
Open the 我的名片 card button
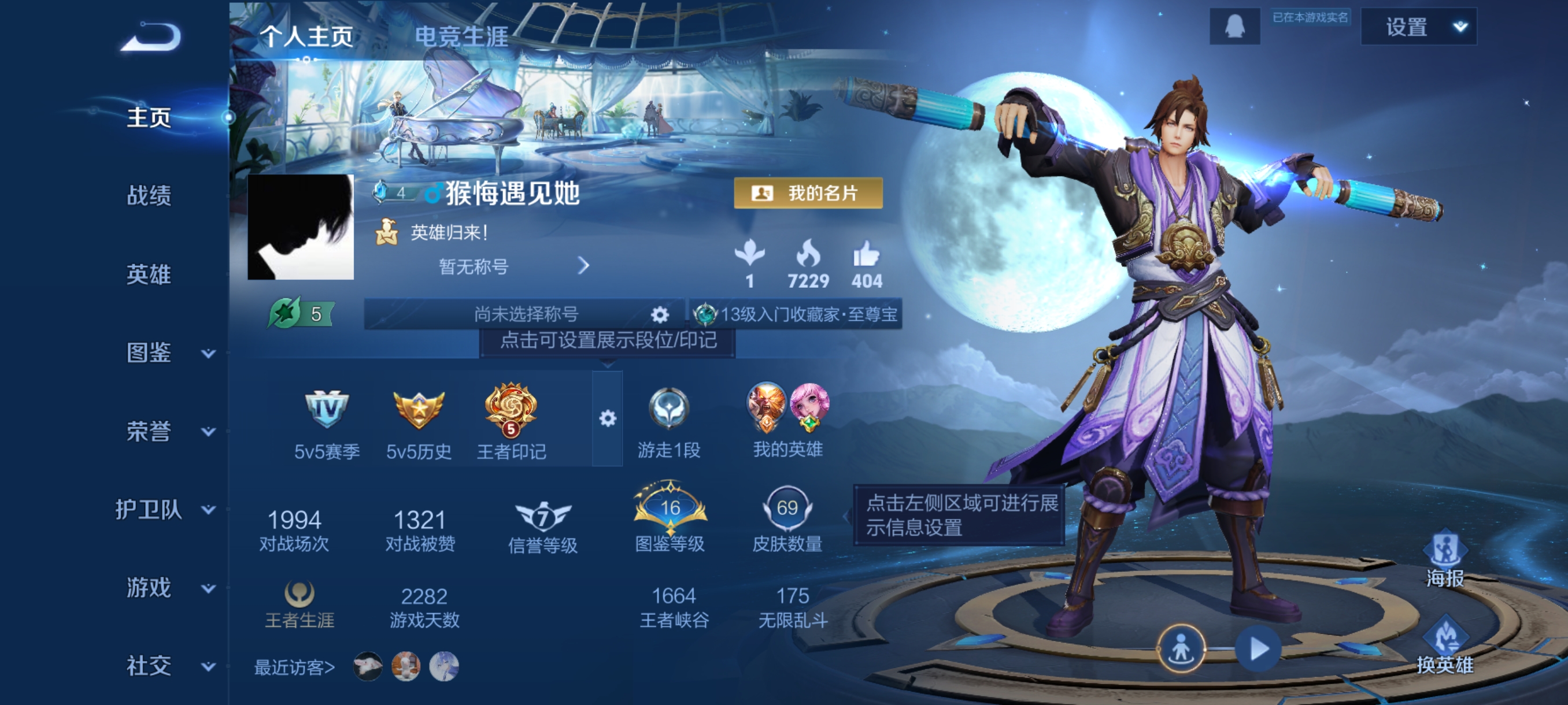pos(808,194)
